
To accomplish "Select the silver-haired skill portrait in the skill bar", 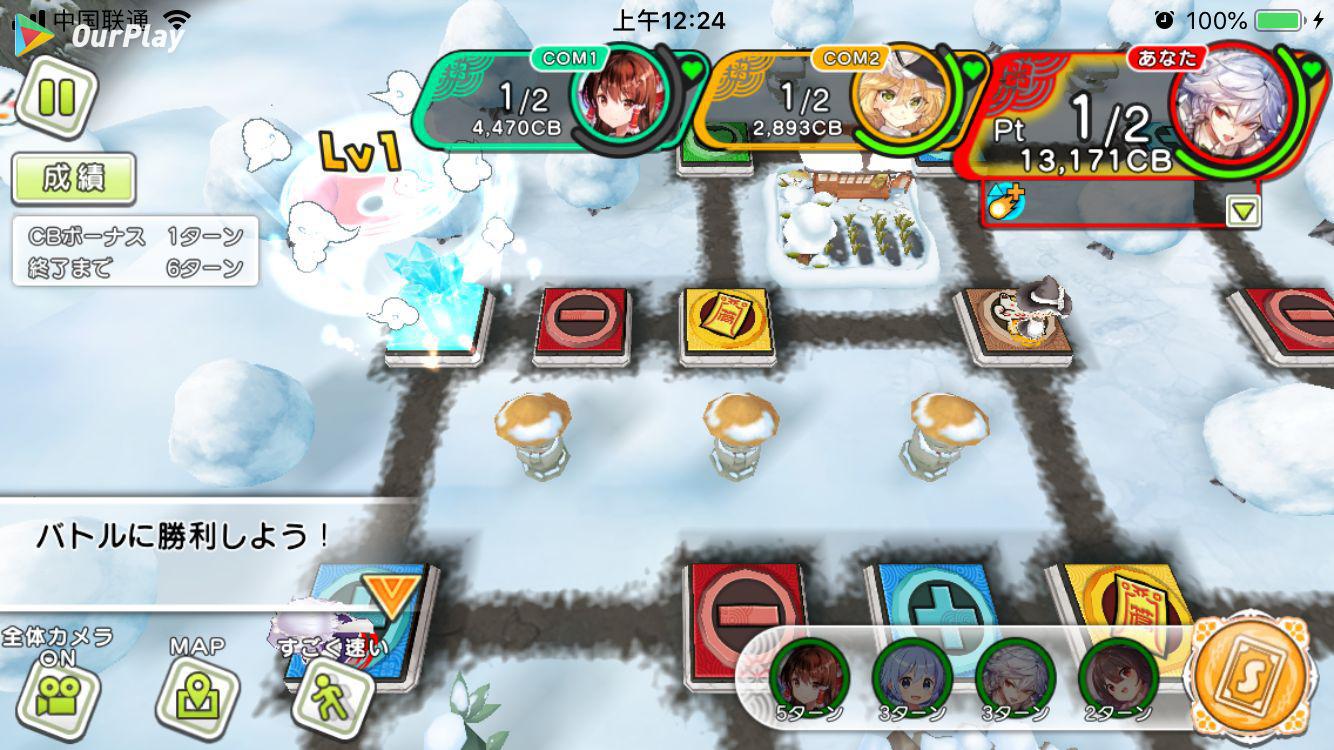I will [1014, 677].
